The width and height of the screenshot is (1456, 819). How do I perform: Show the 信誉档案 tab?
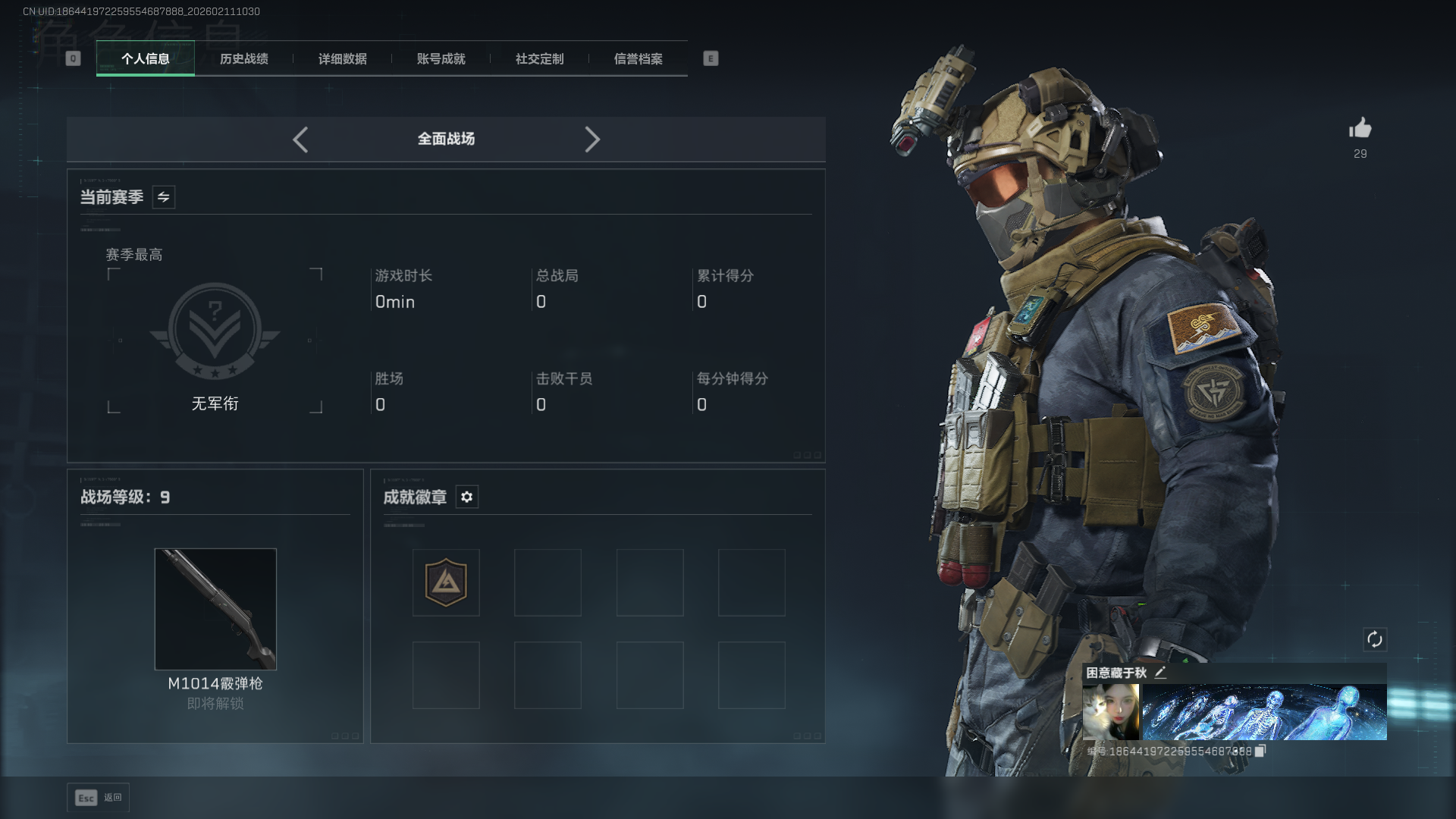tap(638, 58)
